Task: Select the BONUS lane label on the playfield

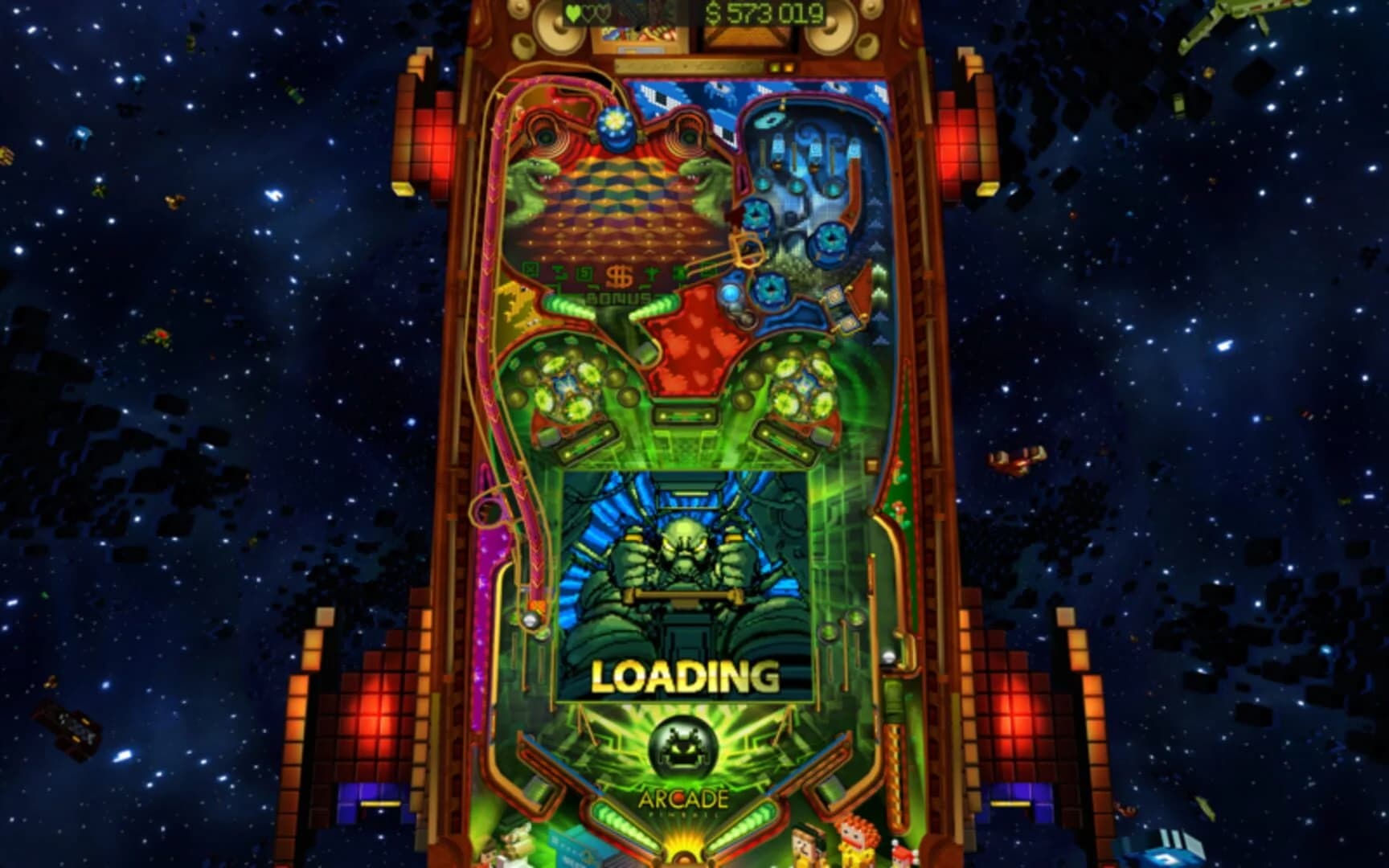Action: click(619, 297)
